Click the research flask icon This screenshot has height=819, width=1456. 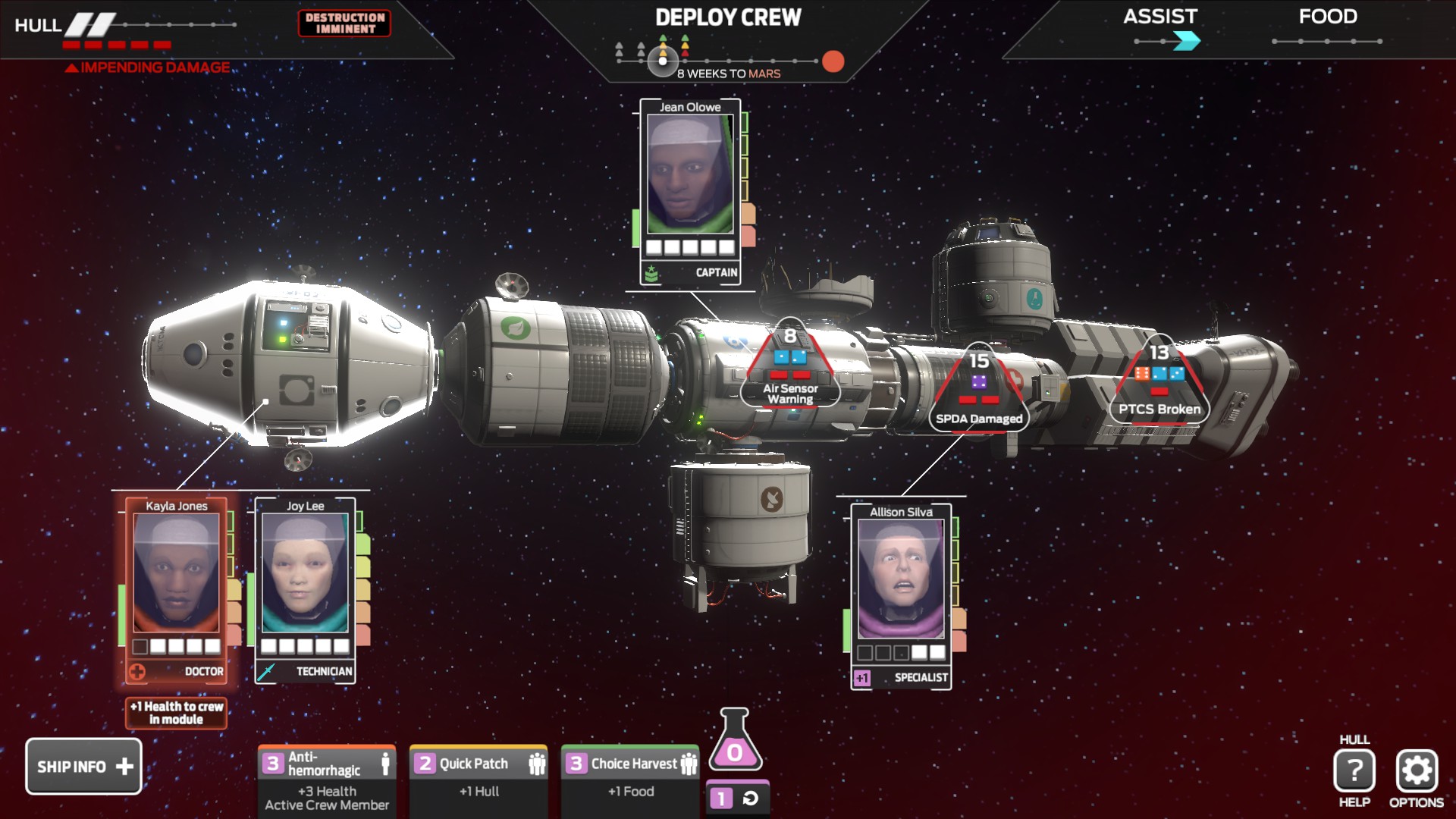pos(734,741)
